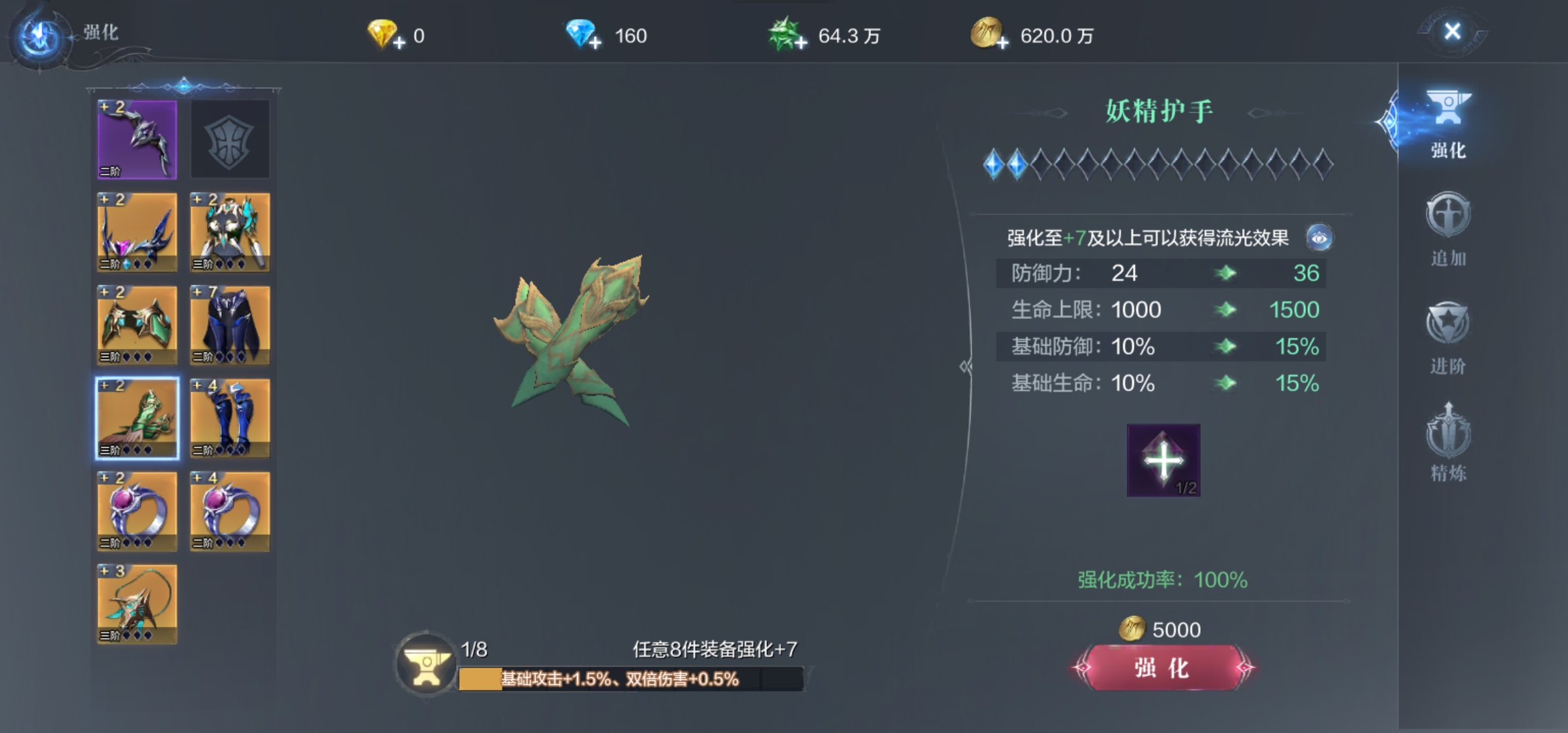1568x733 pixels.
Task: Select the +4 blue boots equipment slot
Action: (x=229, y=419)
